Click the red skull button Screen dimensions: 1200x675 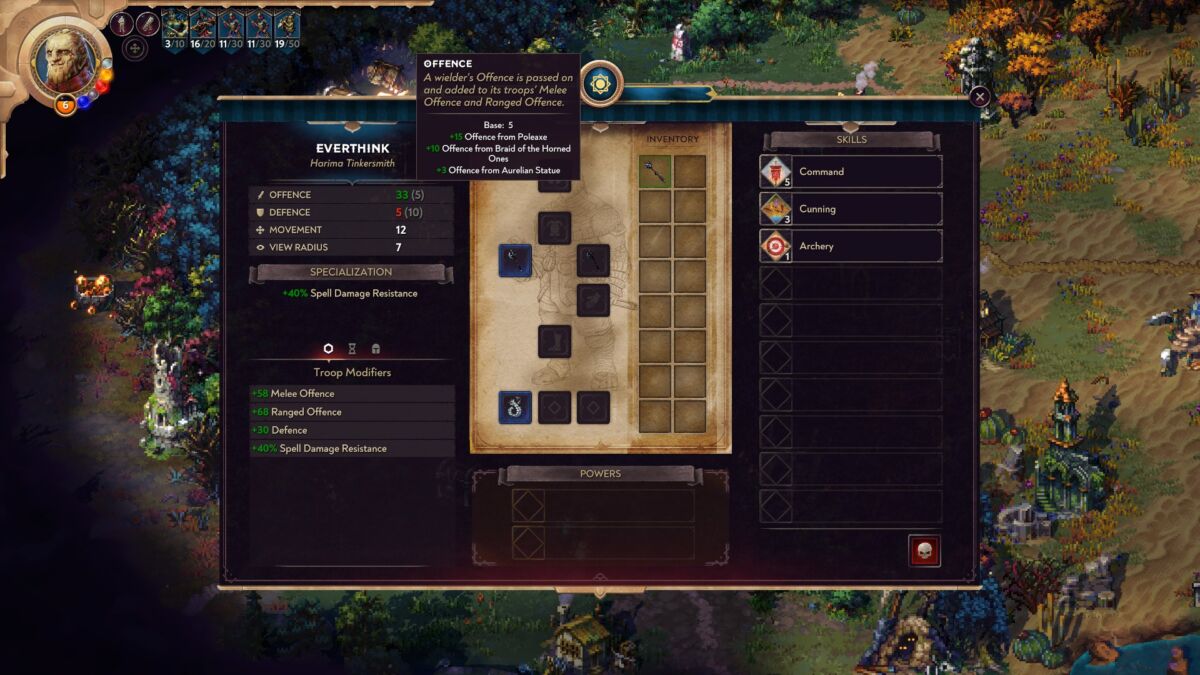[924, 551]
